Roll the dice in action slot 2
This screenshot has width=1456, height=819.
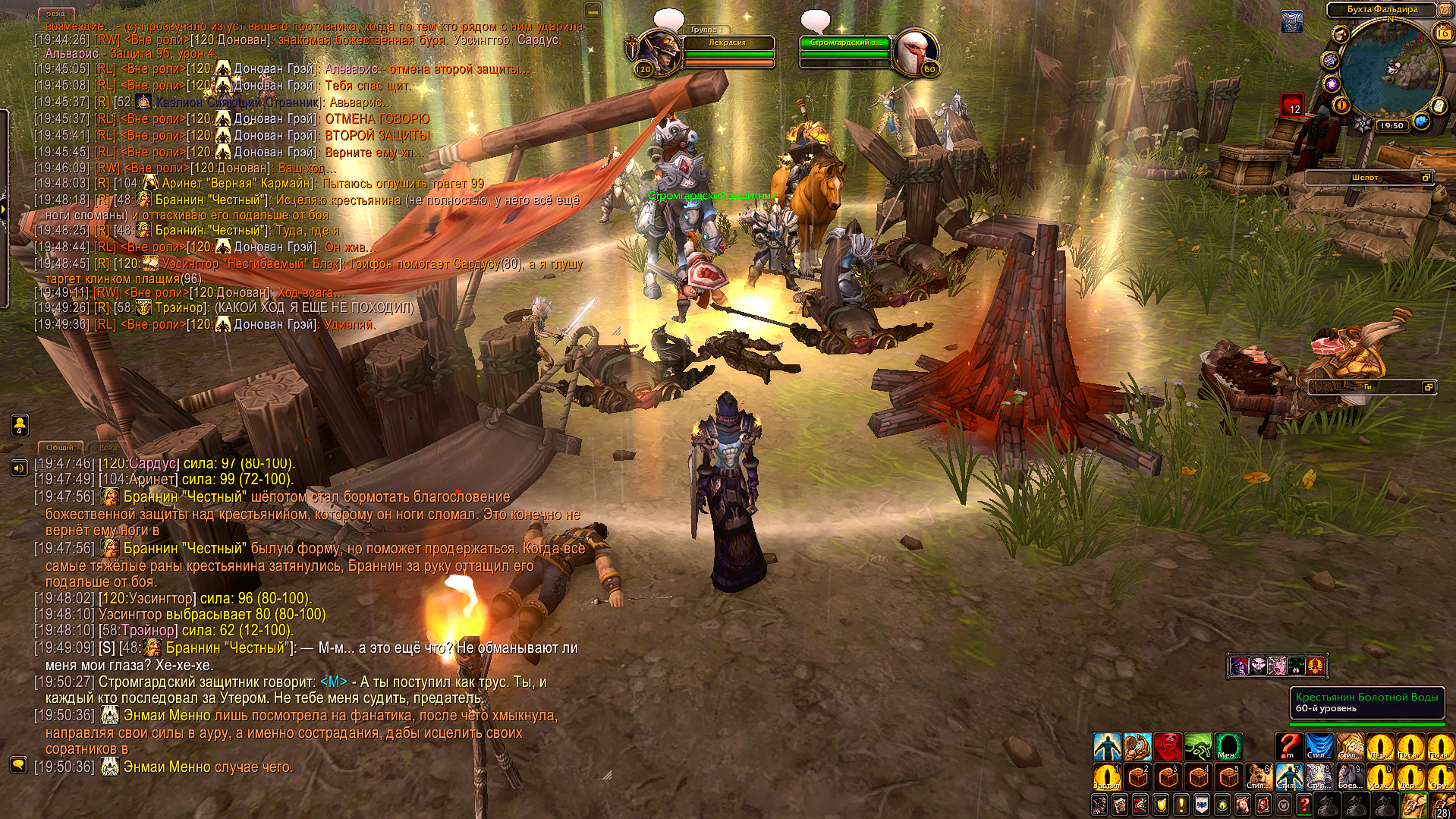point(1137,777)
